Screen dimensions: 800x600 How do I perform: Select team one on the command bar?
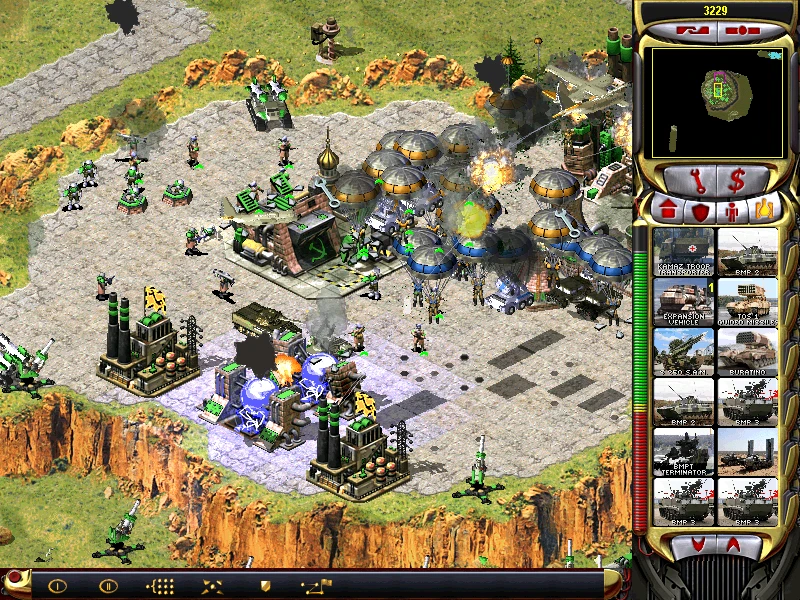57,585
